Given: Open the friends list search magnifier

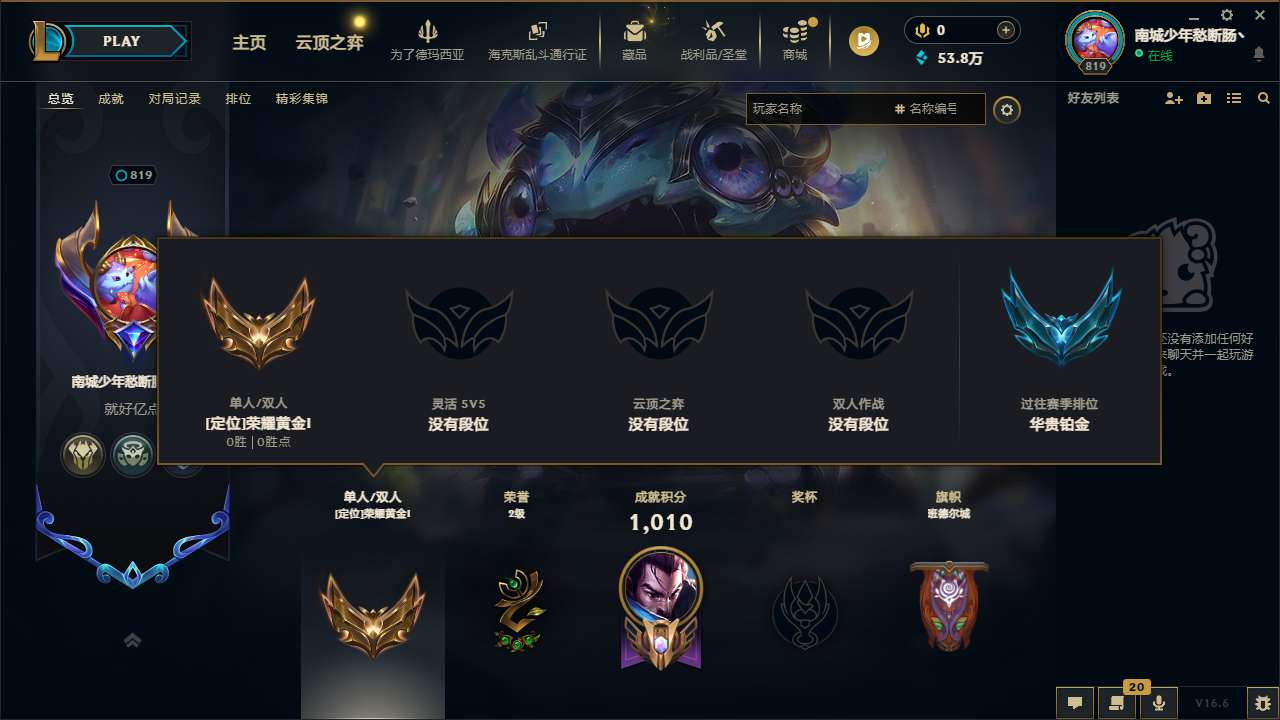Looking at the screenshot, I should tap(1264, 98).
